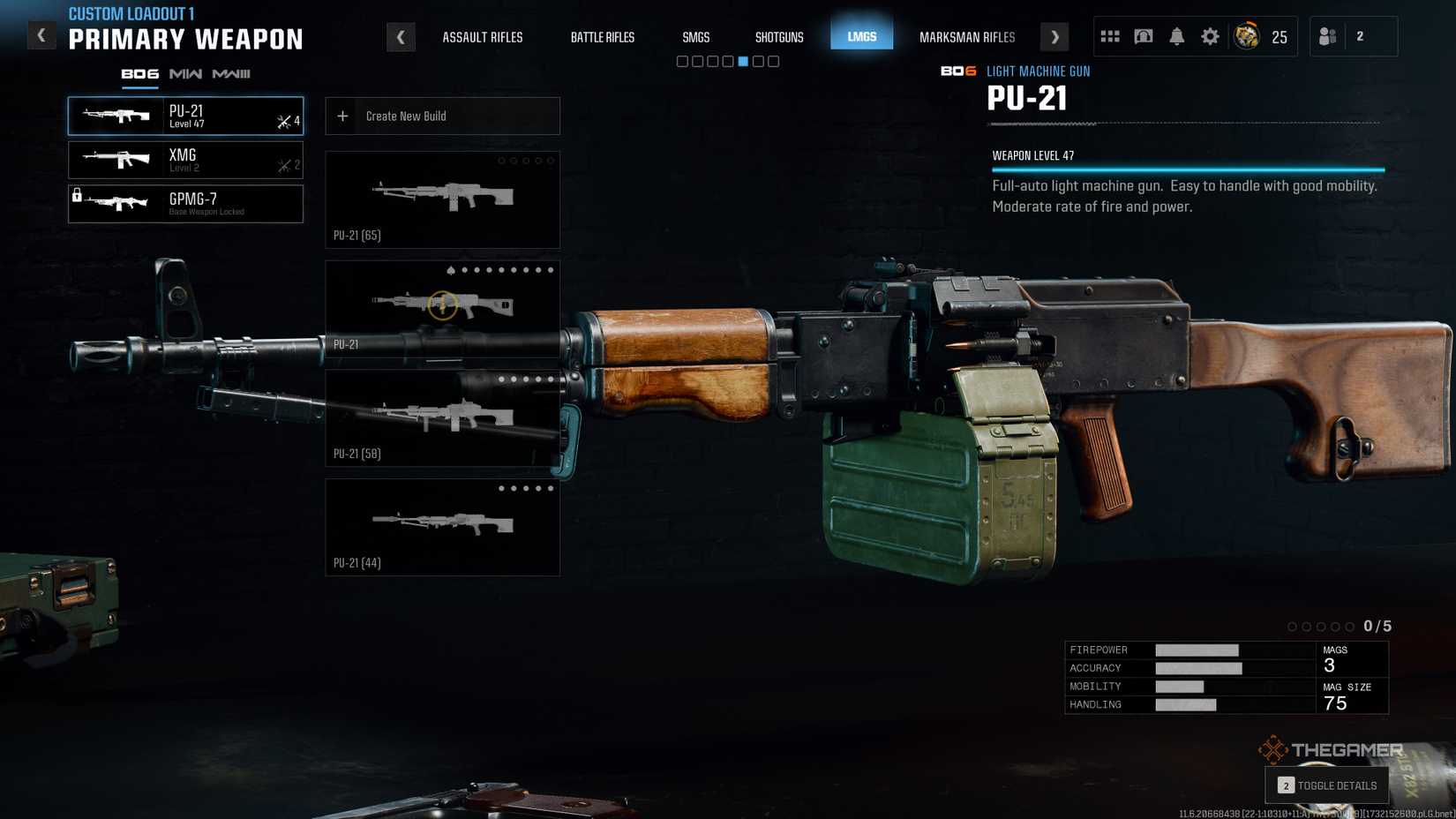Click the left chevron beside Assault Rifles
The image size is (1456, 819).
[x=402, y=37]
